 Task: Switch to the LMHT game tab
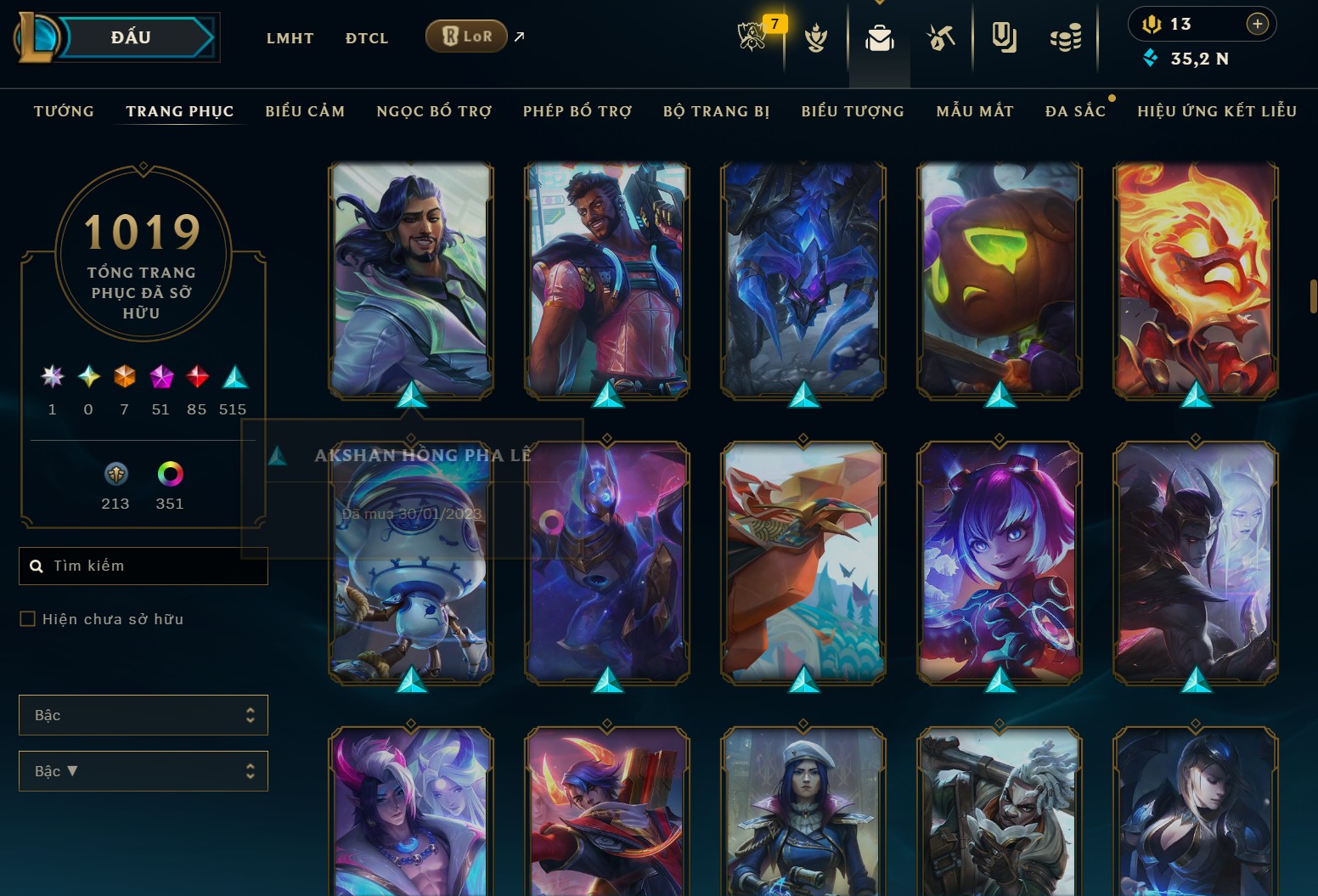tap(290, 38)
